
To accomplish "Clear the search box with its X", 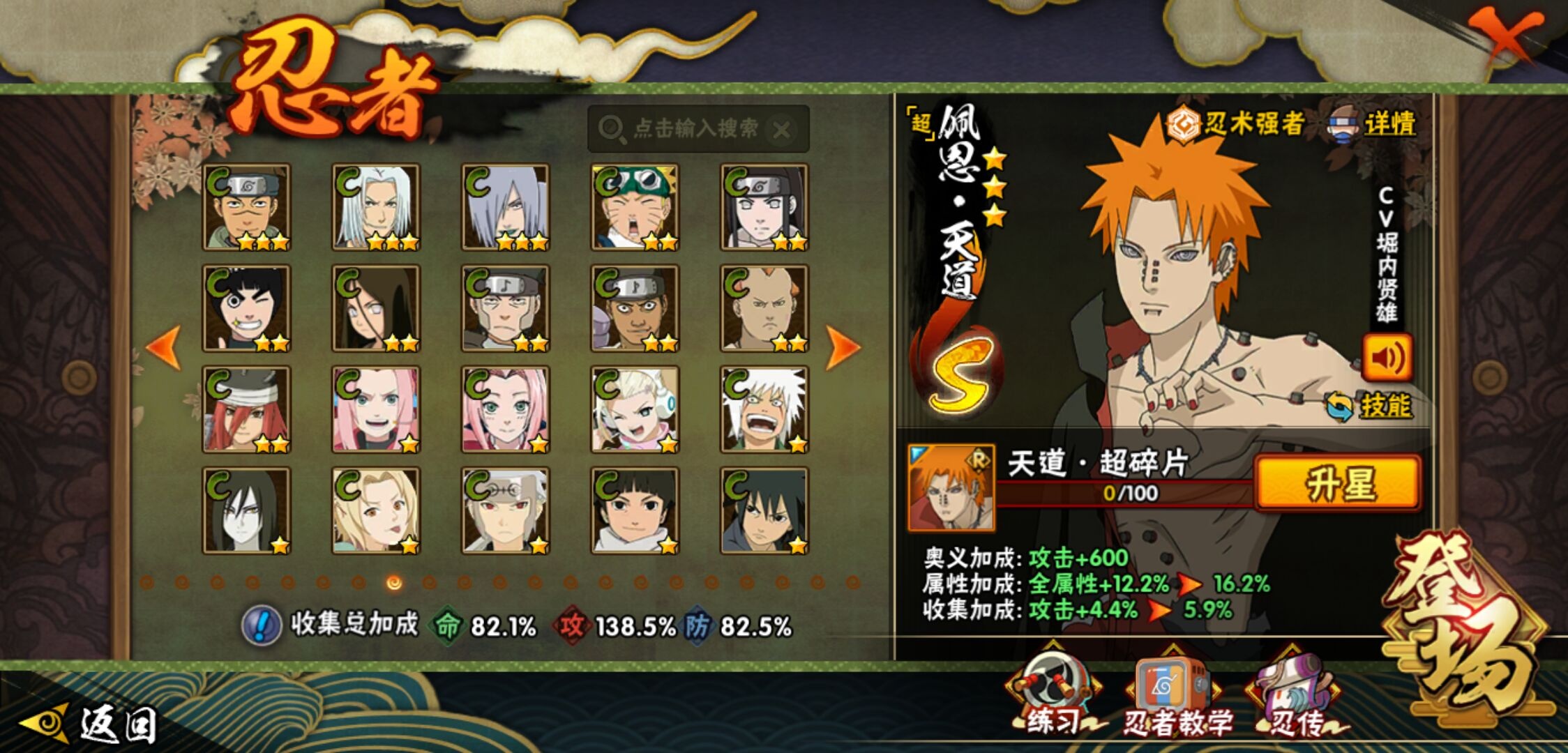I will click(x=783, y=129).
